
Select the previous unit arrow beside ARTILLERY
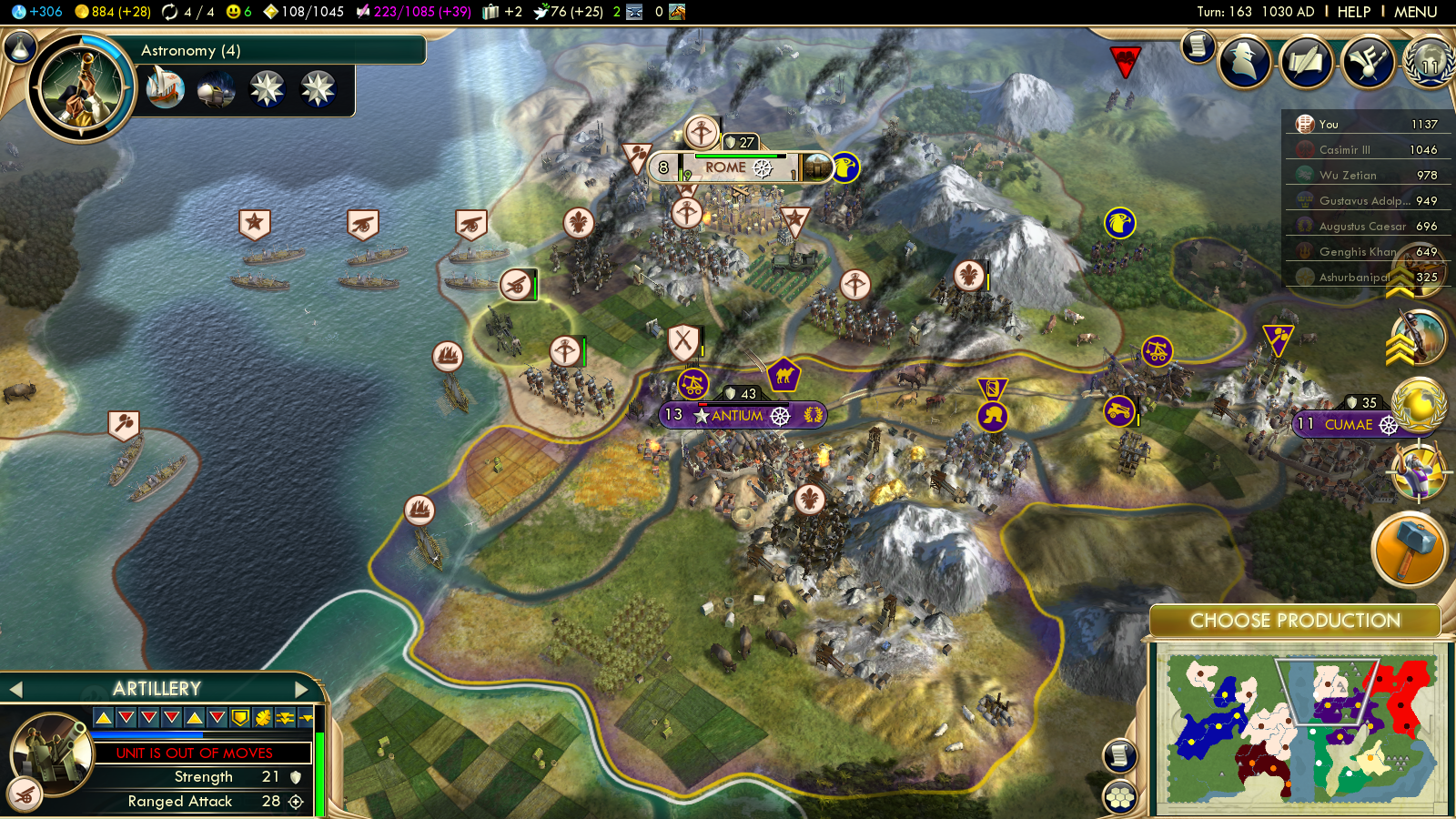tap(15, 689)
